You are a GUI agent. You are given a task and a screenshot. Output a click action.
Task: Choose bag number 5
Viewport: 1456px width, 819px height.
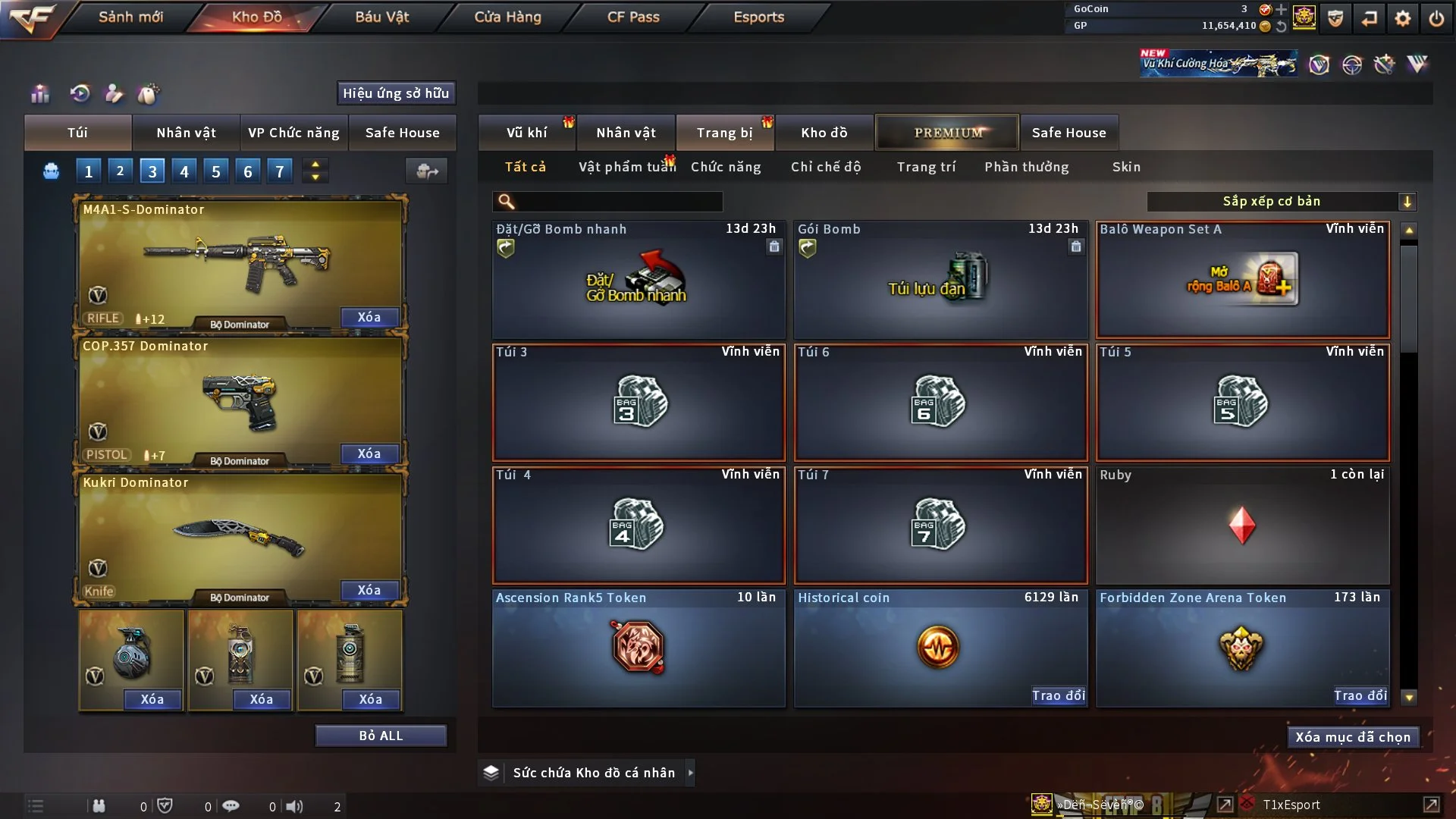point(216,171)
